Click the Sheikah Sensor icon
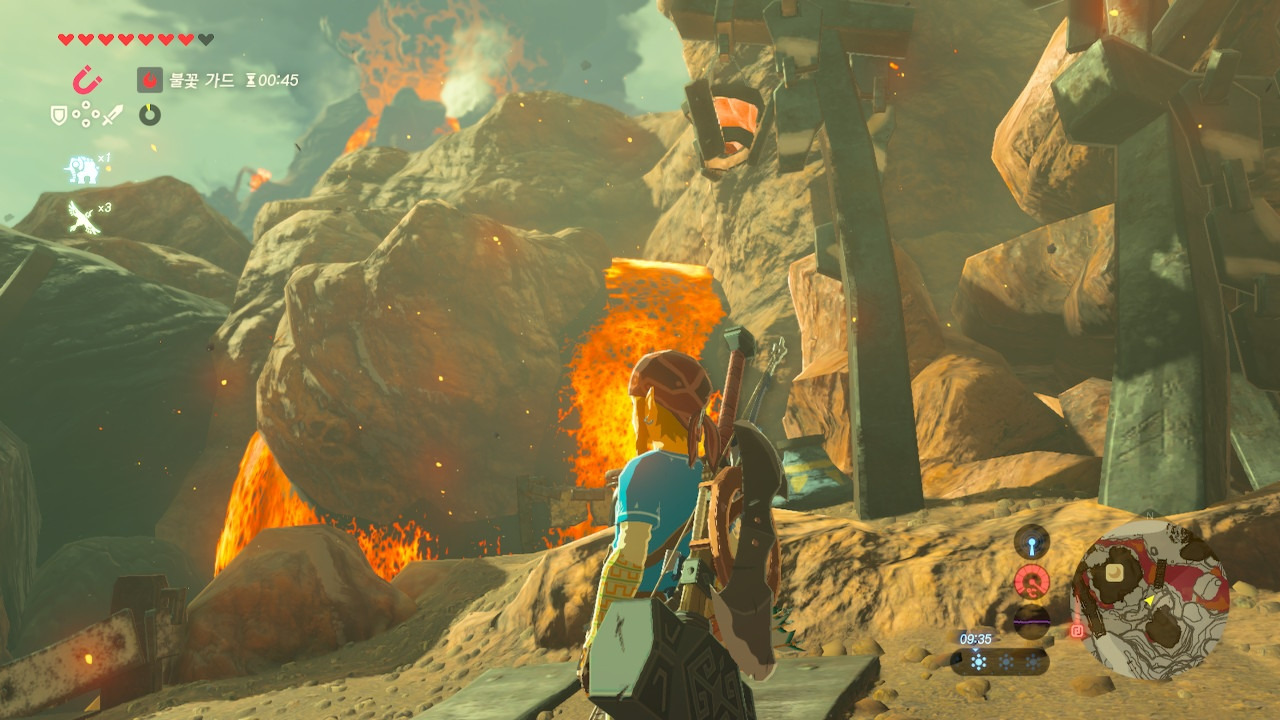 coord(1031,542)
